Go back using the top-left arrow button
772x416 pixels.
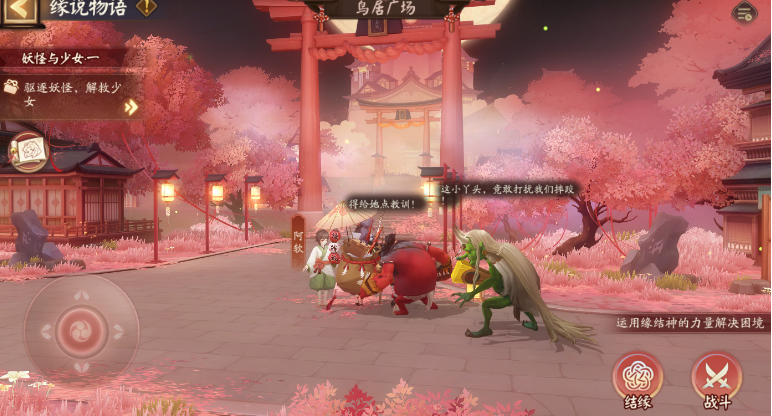pyautogui.click(x=20, y=10)
